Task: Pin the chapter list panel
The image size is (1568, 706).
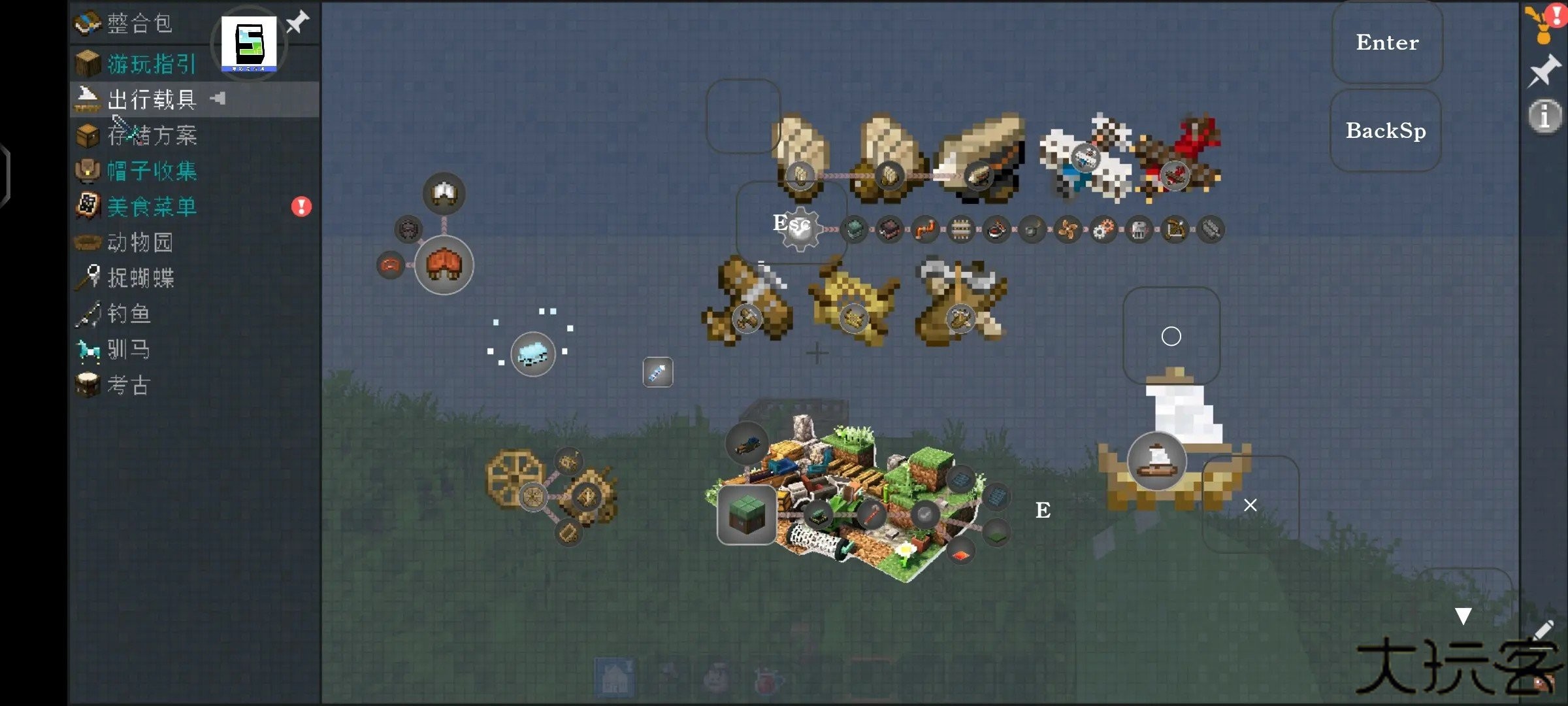Action: 298,22
